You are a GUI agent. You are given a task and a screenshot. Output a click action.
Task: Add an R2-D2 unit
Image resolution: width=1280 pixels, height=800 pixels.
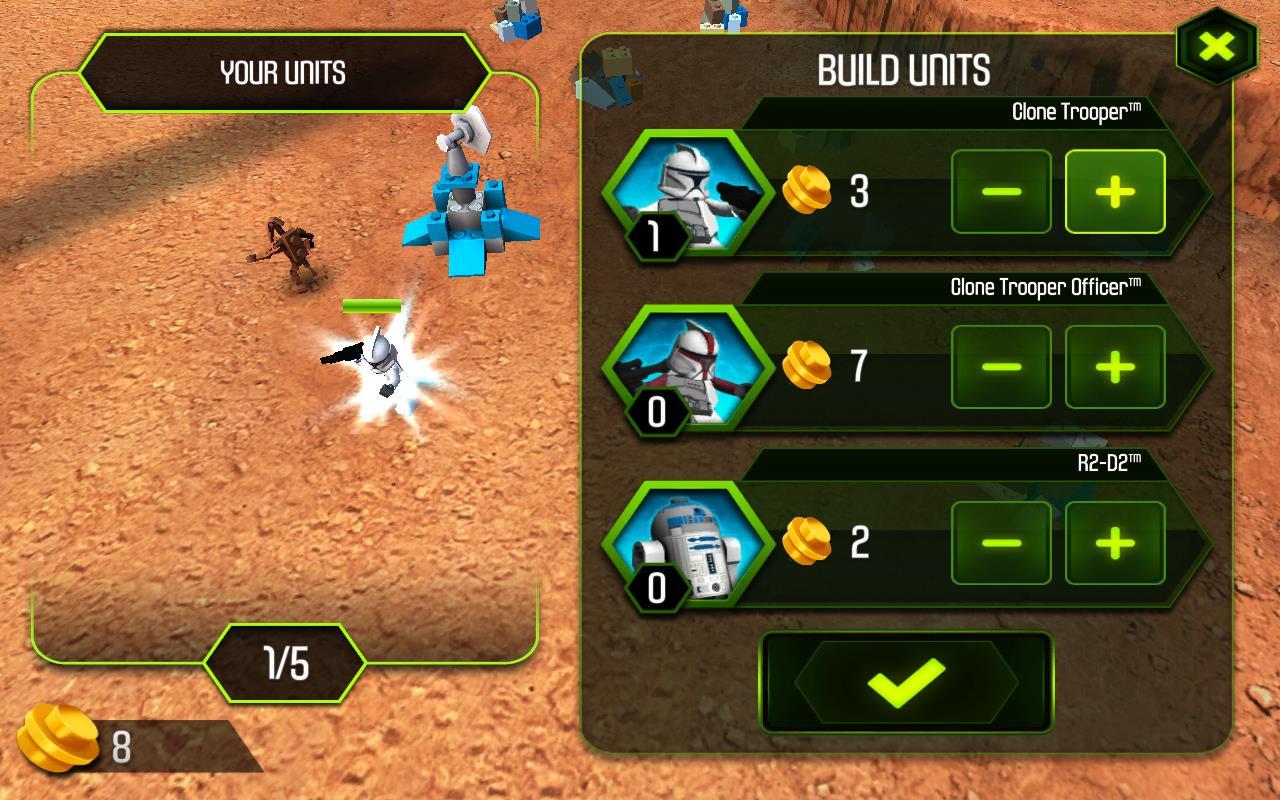[1115, 543]
